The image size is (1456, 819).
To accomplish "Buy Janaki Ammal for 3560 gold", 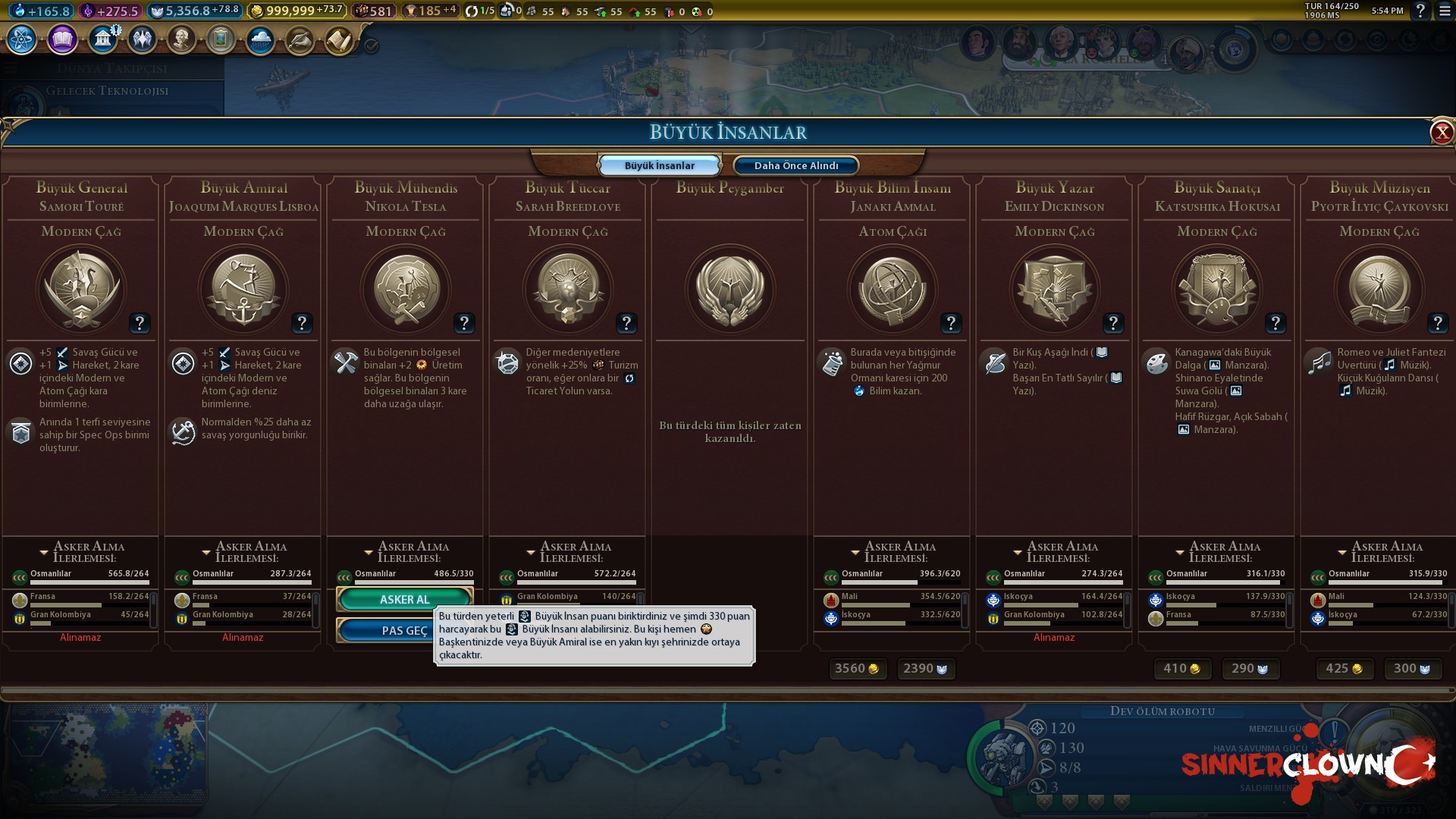I will (x=856, y=668).
